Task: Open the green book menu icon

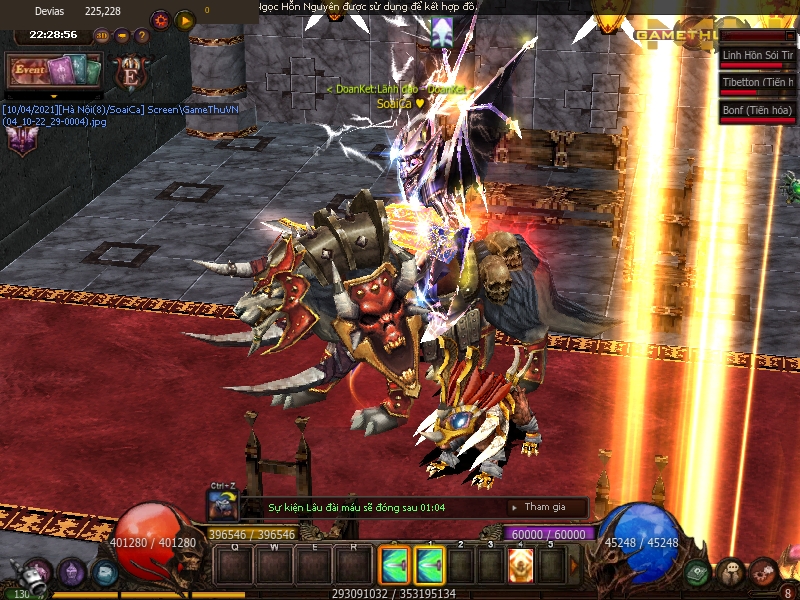Action: pos(698,573)
